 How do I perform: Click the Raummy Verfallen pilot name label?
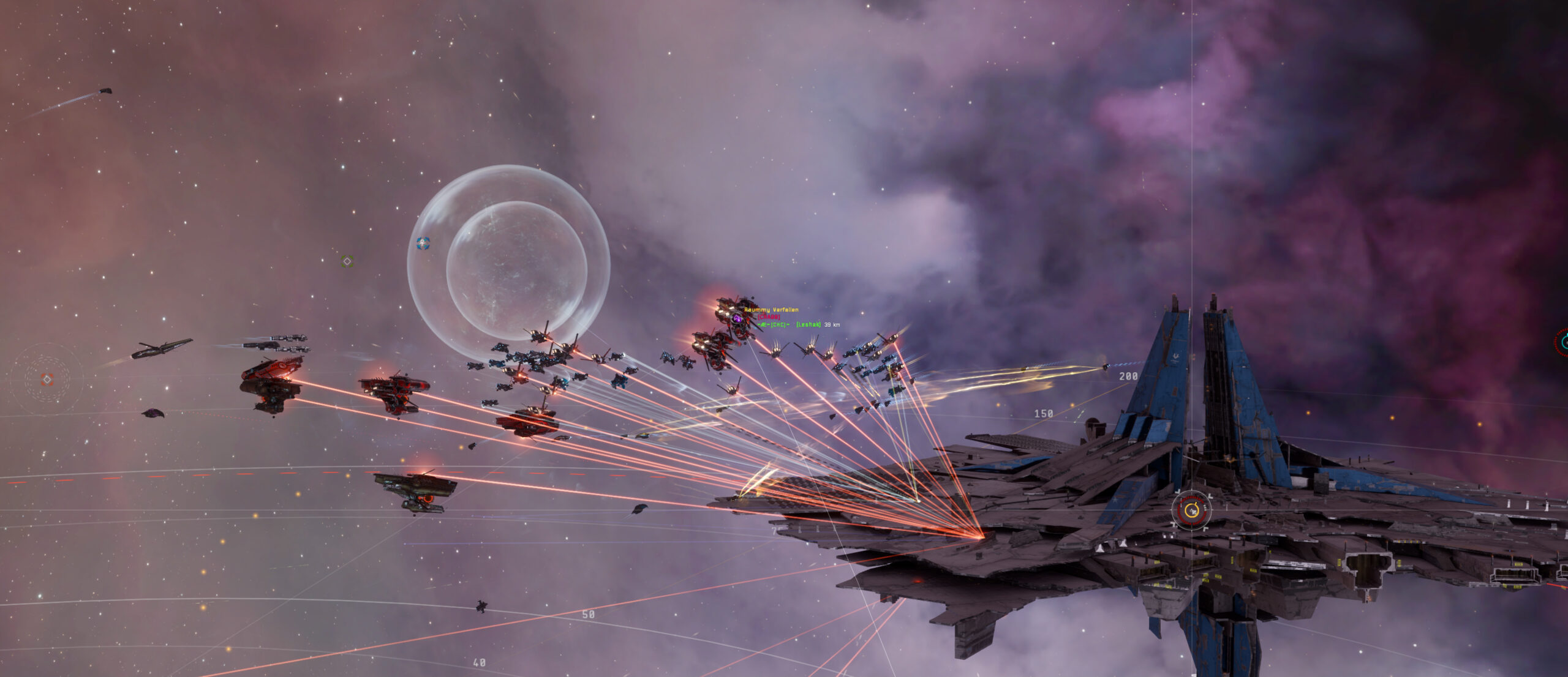771,310
